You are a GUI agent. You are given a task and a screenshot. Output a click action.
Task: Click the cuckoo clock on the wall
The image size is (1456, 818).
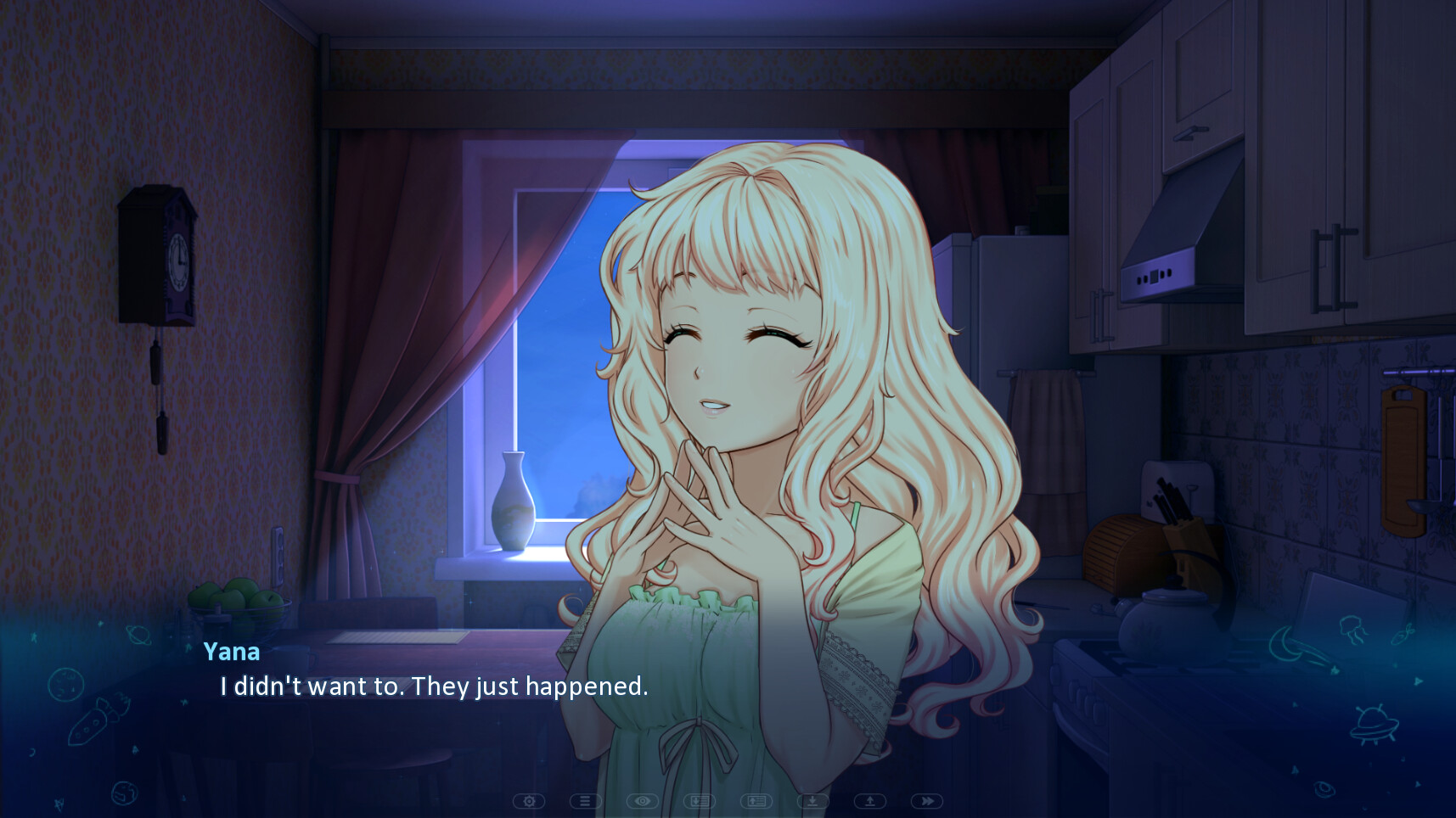[x=158, y=255]
